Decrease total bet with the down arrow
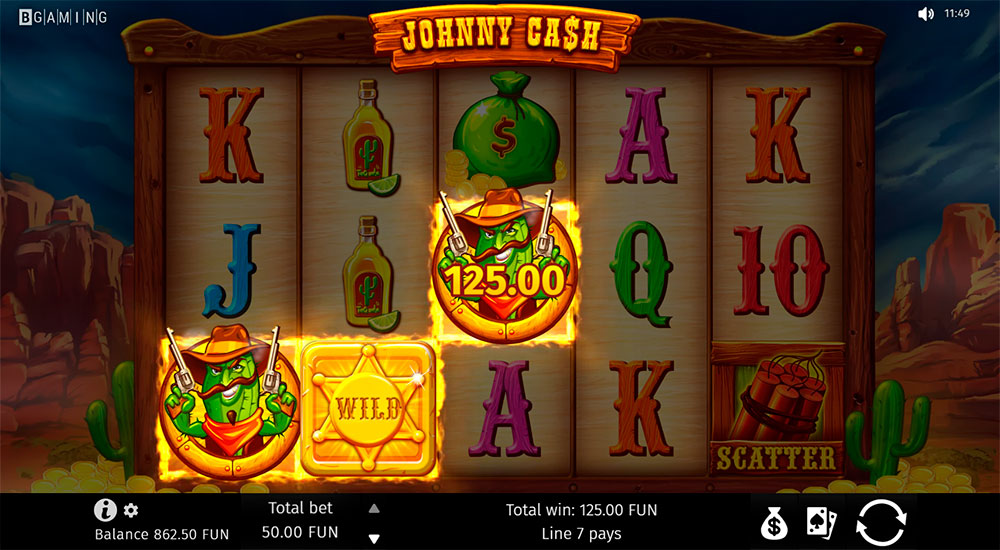 tap(374, 539)
